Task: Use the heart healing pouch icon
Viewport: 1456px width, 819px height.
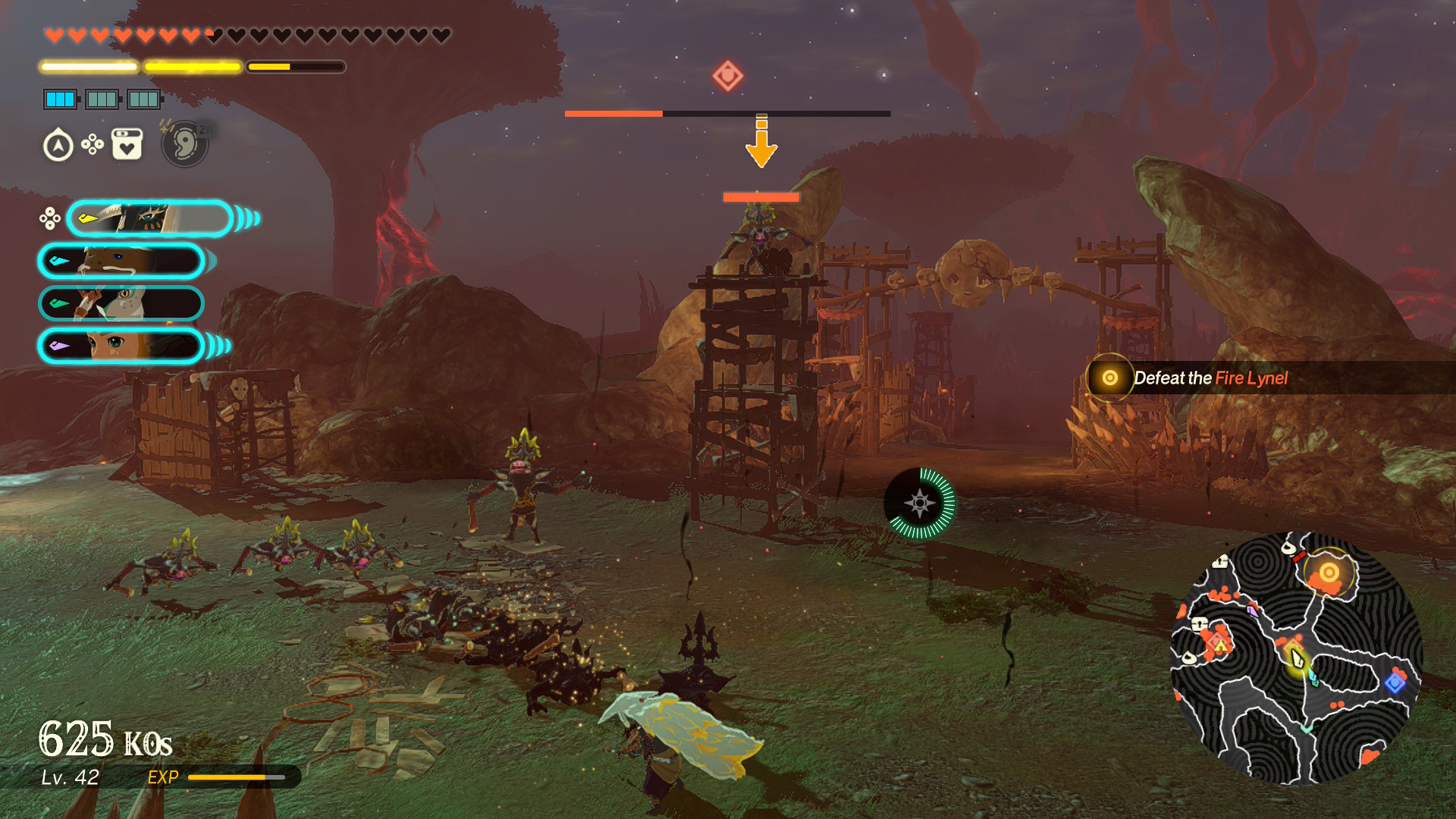Action: click(127, 144)
